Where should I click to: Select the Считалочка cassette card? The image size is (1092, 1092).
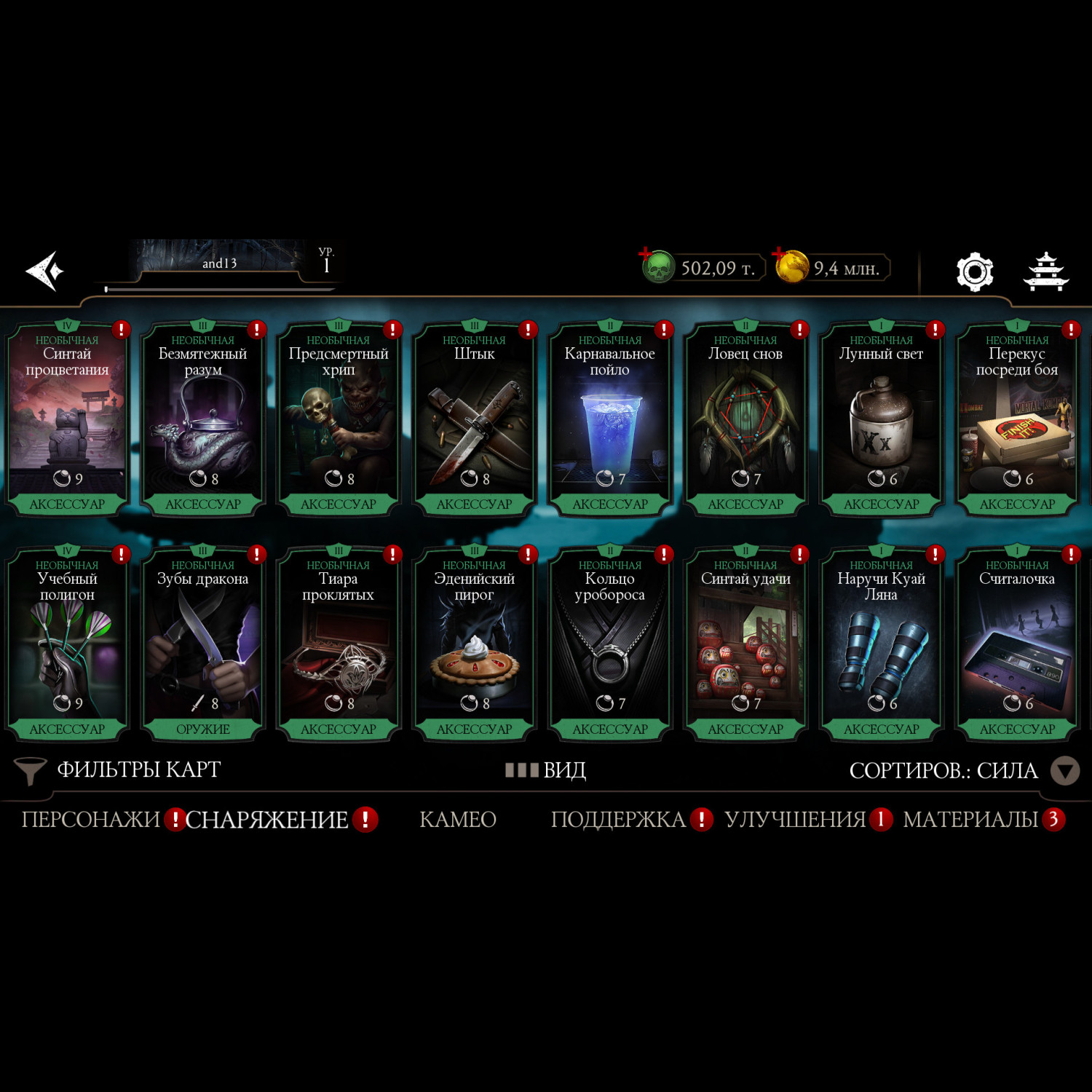(x=1017, y=644)
